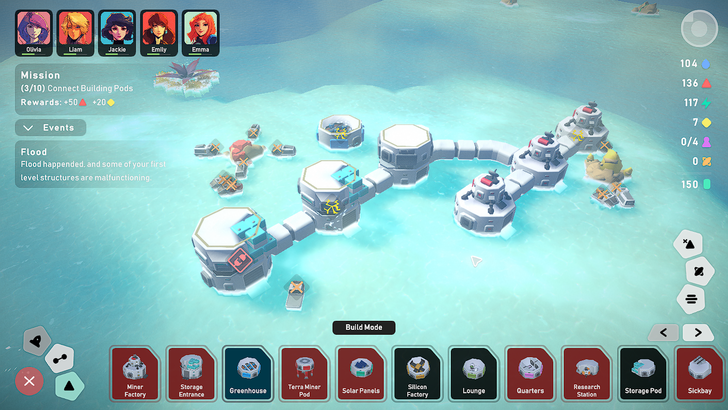This screenshot has width=728, height=410.
Task: Choose the Solar Panels building
Action: pos(361,373)
